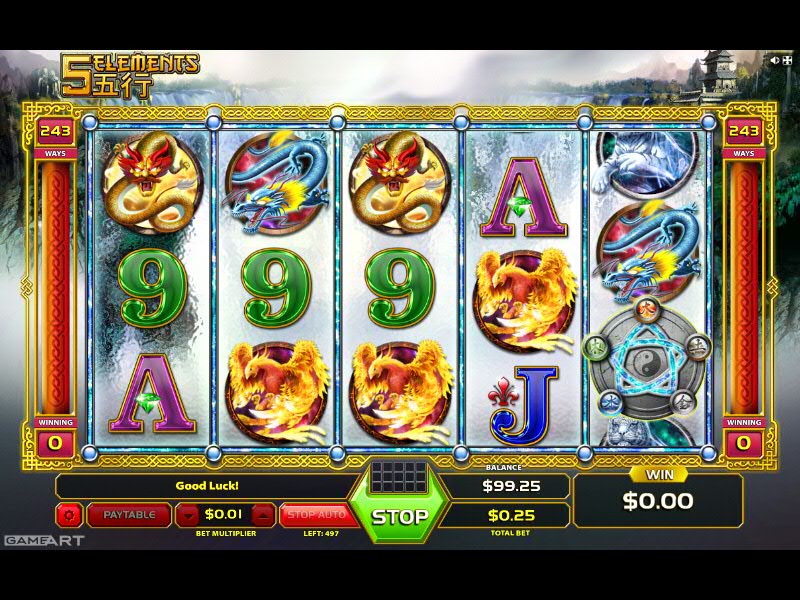The width and height of the screenshot is (800, 600).
Task: Click the Stop Auto button
Action: [316, 515]
